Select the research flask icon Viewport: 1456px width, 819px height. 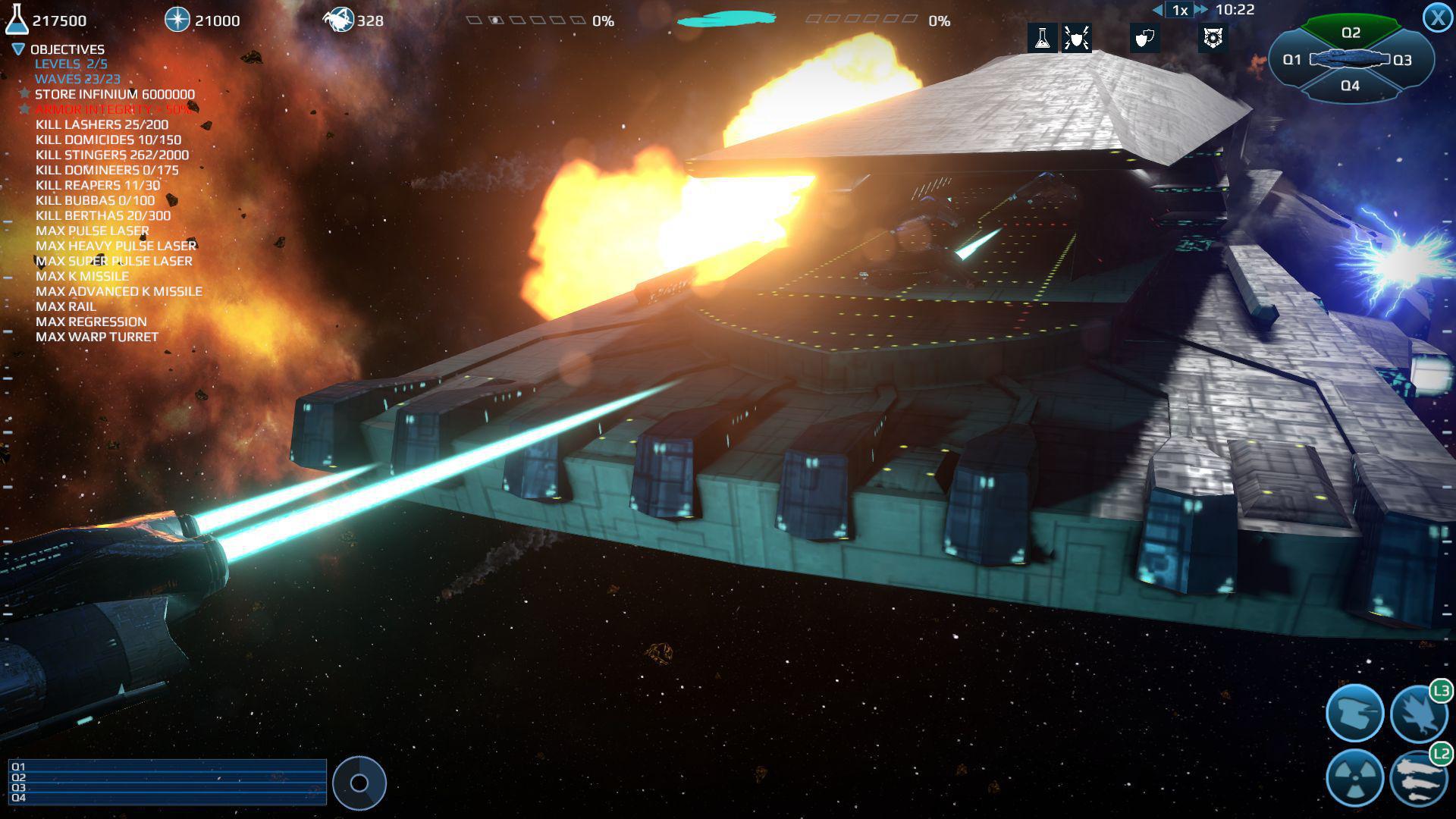coord(1043,38)
